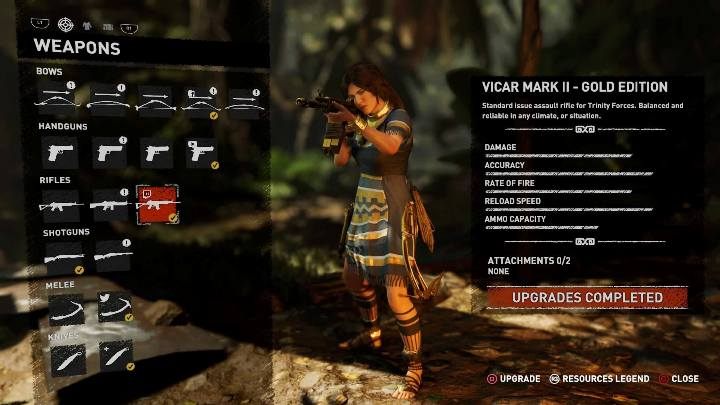Select the first handgun slot

61,152
